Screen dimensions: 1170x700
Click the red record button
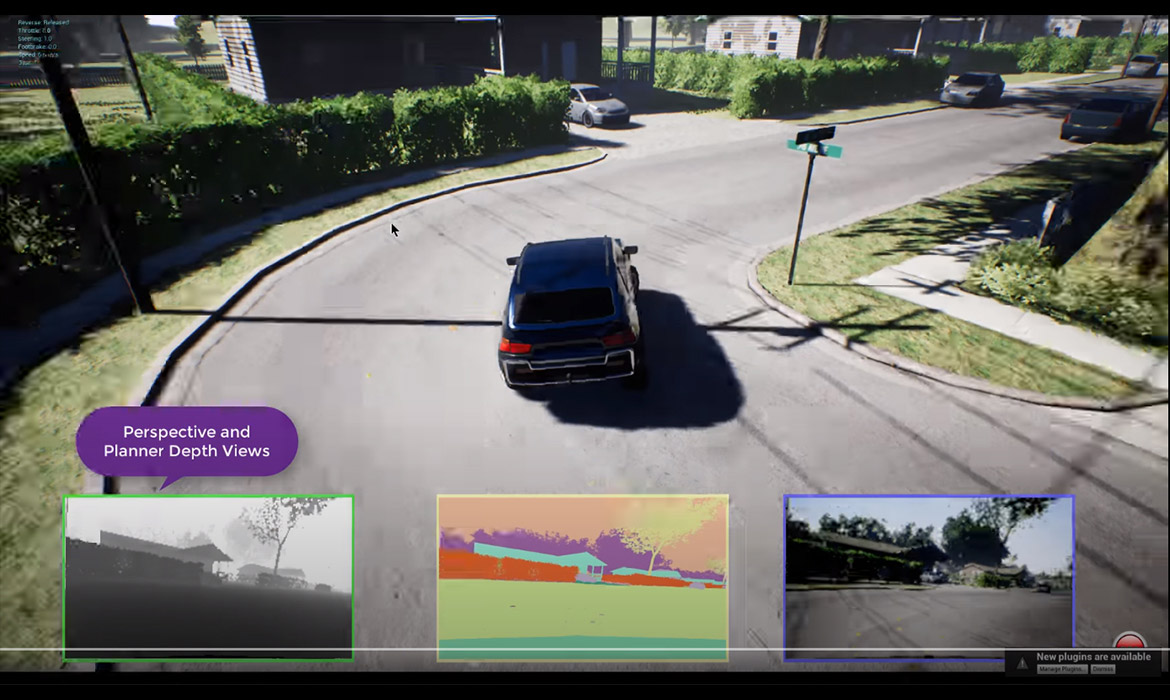1130,642
